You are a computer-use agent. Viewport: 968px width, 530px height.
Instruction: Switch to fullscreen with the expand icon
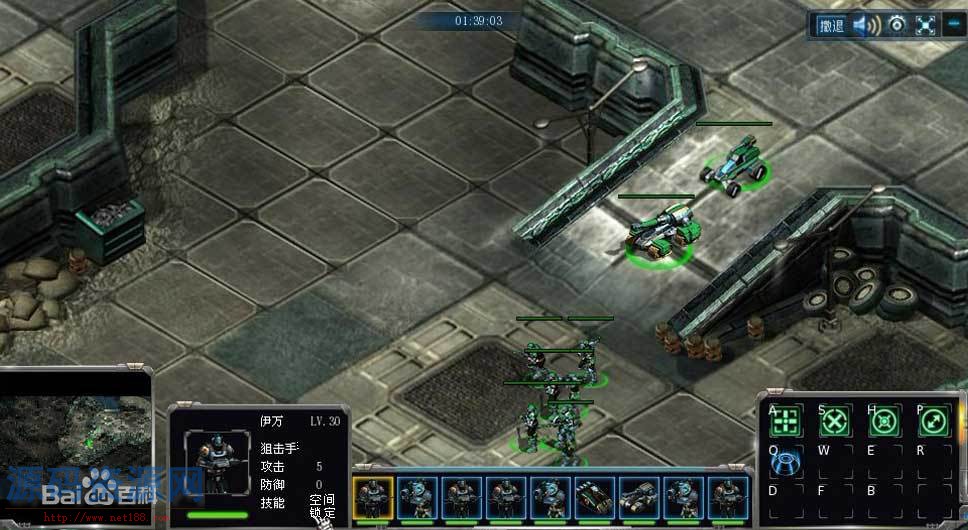(x=925, y=26)
